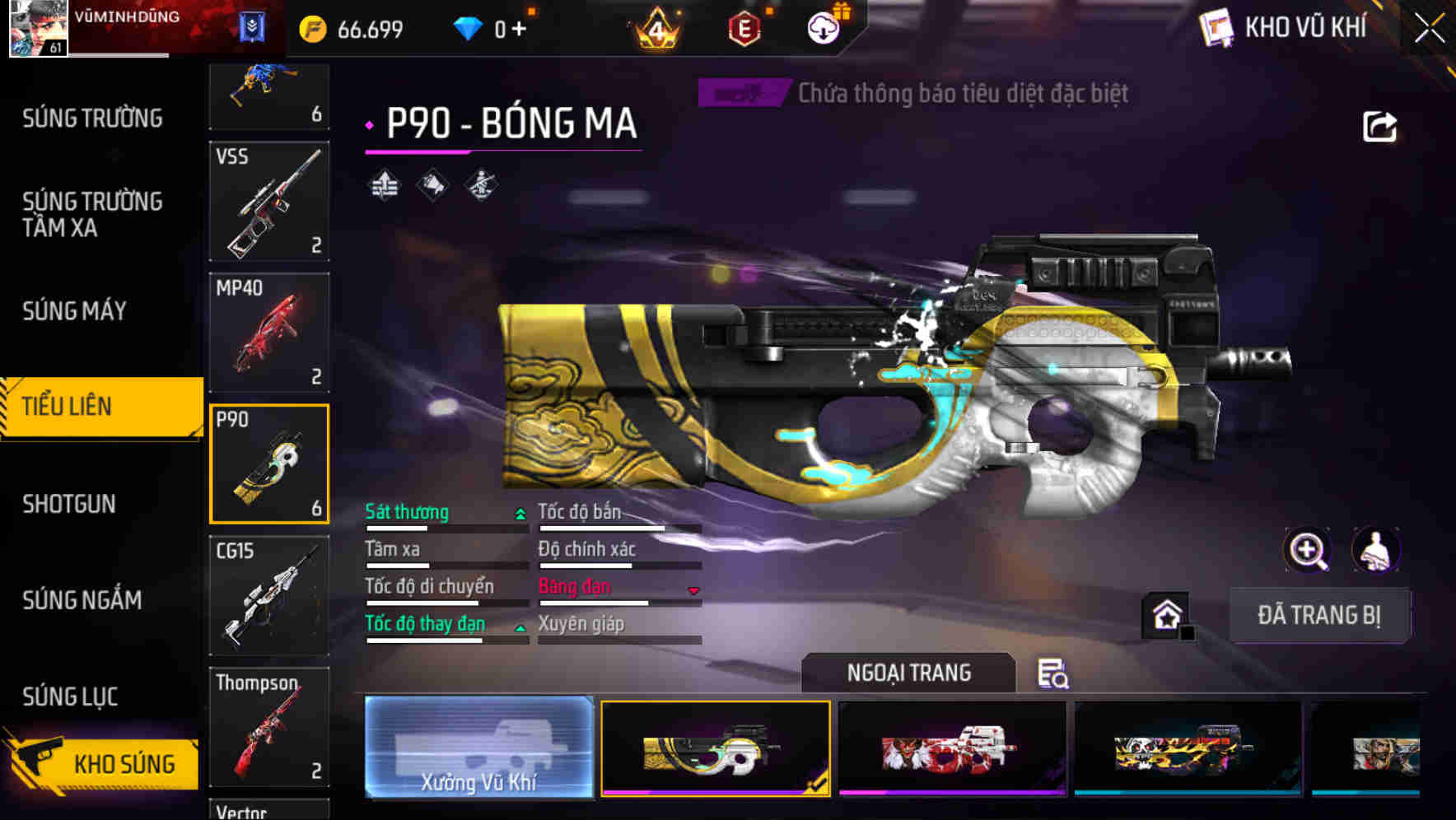Image resolution: width=1456 pixels, height=820 pixels.
Task: Open the SHOTGUN weapon category
Action: point(69,503)
